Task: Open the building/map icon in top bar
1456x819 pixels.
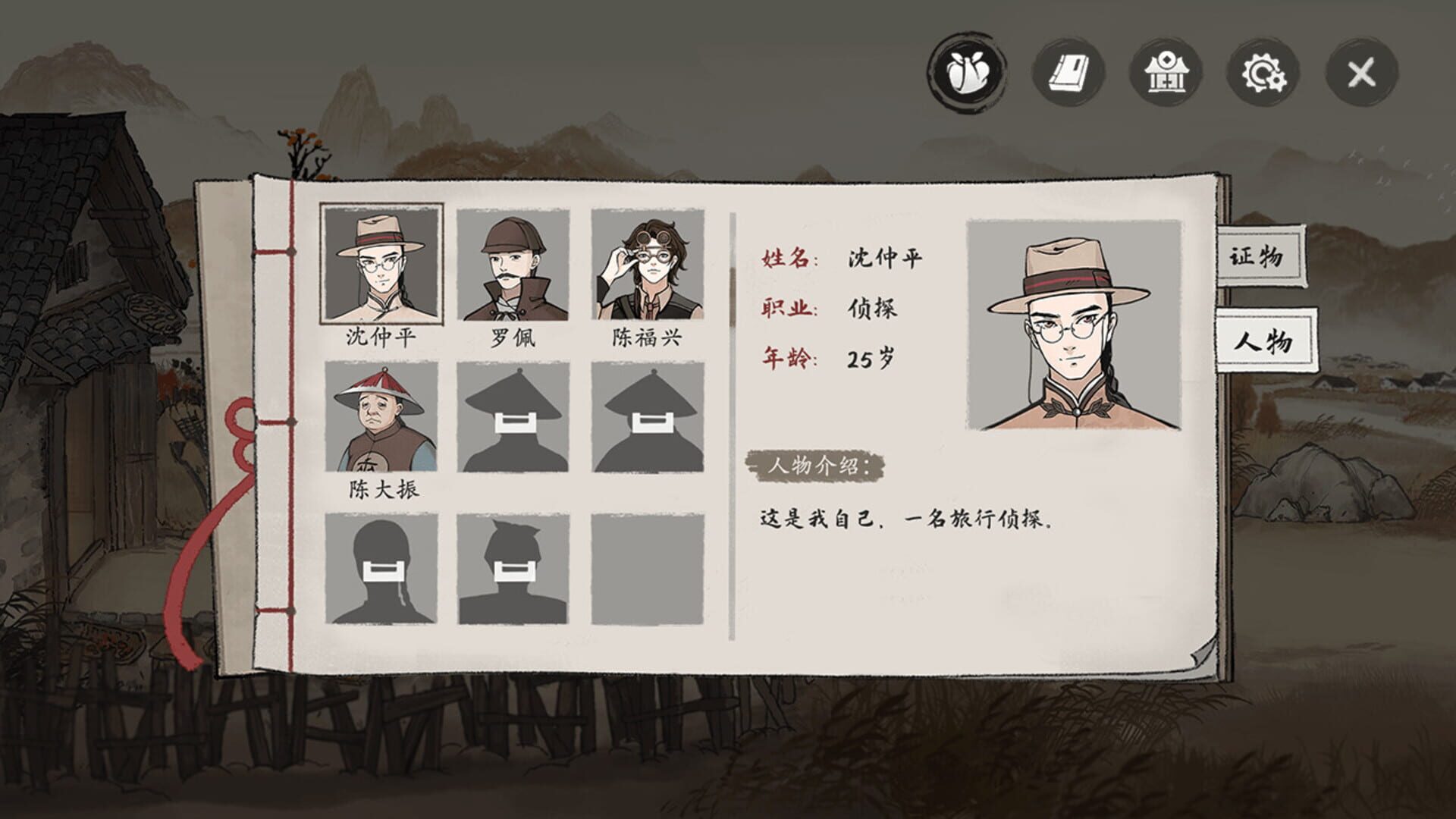Action: [x=1168, y=74]
